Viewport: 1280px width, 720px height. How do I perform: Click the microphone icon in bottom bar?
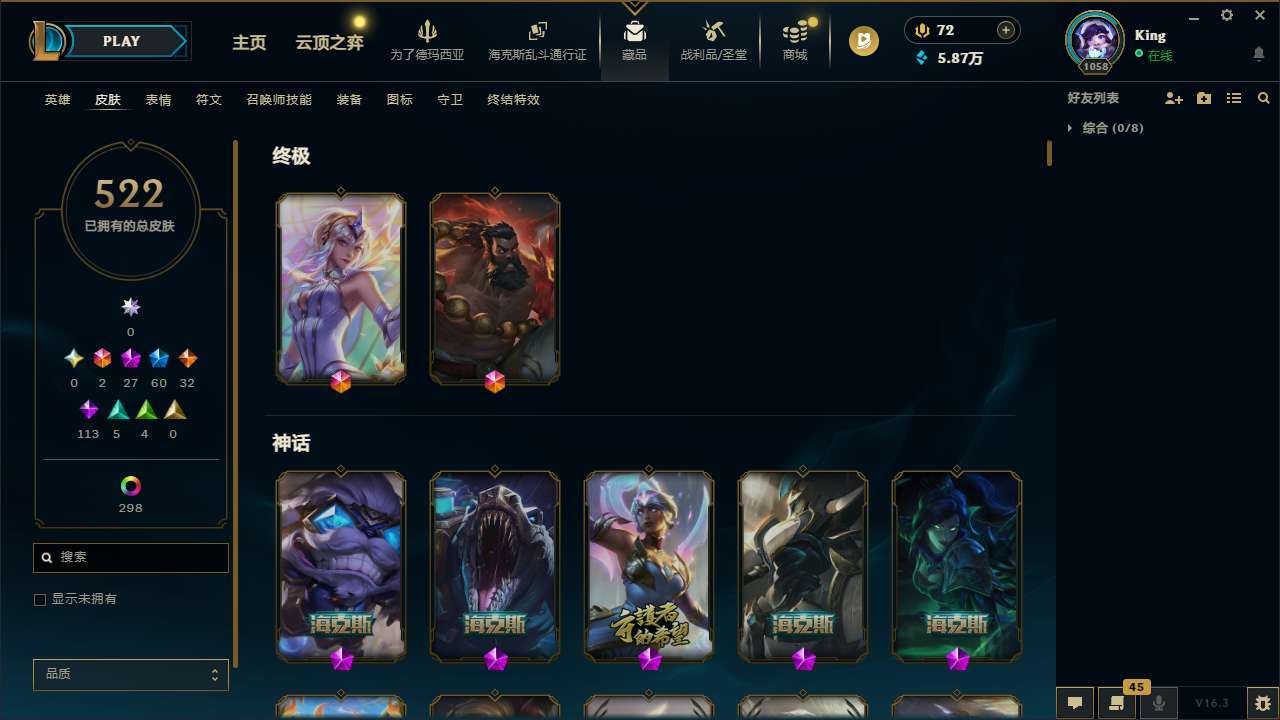(1158, 703)
